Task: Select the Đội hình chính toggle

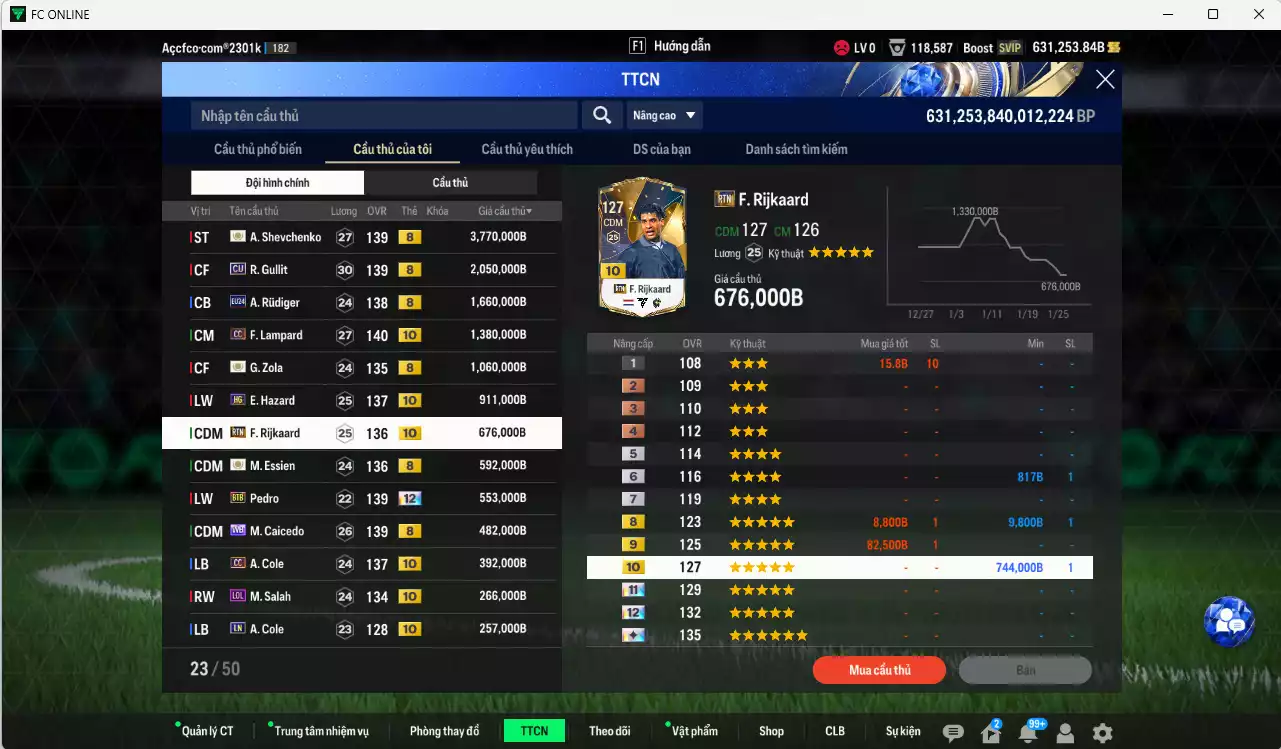Action: pyautogui.click(x=277, y=182)
